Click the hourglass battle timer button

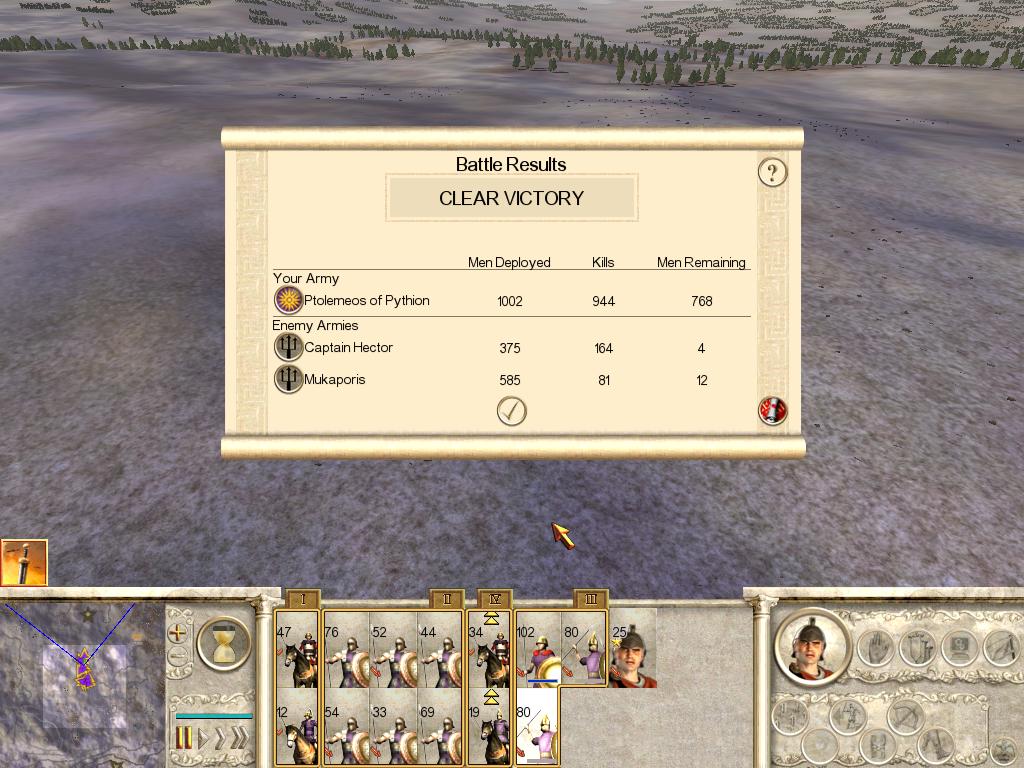[223, 641]
